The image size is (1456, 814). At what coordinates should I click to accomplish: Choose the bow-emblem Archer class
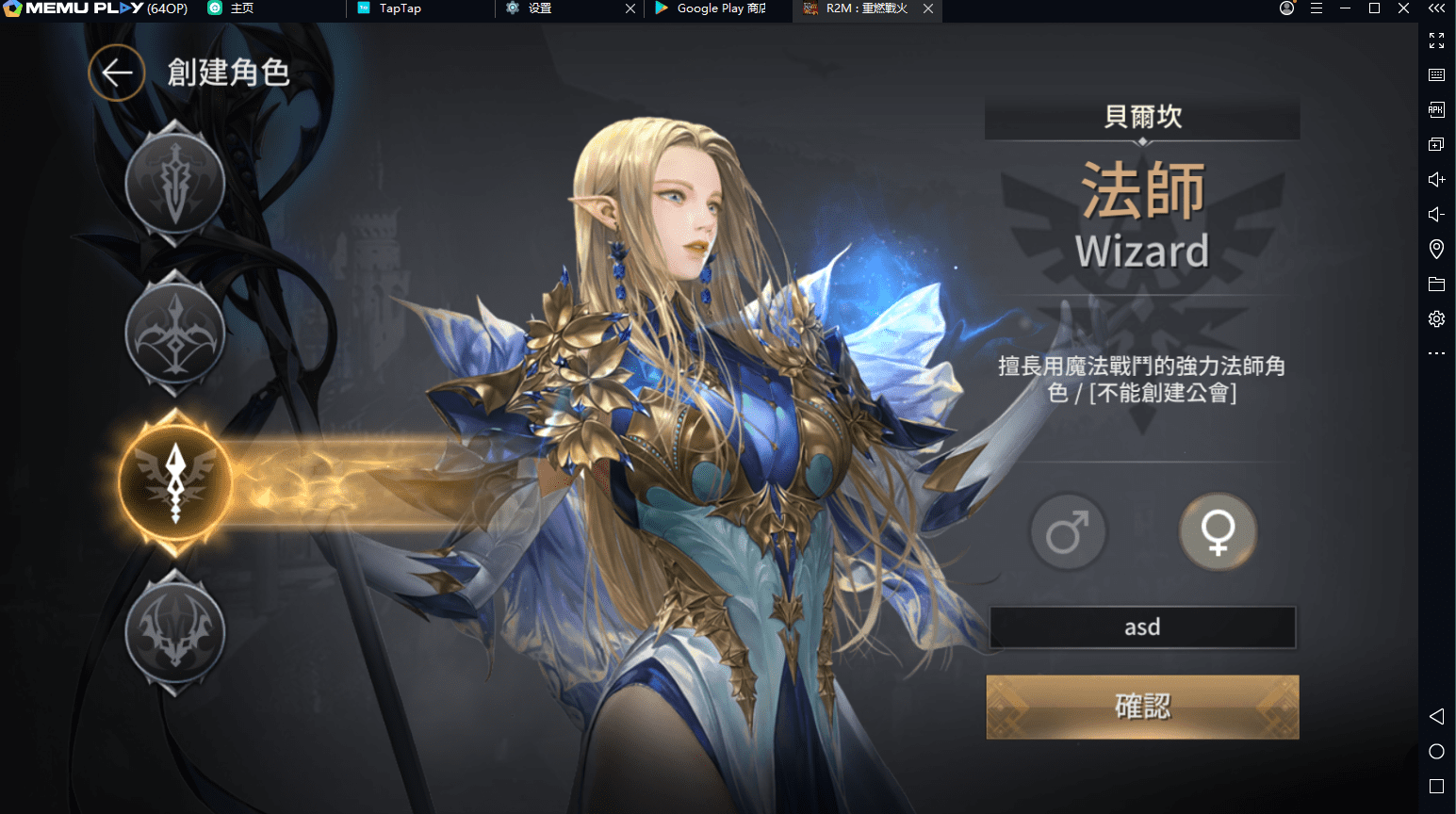point(175,333)
